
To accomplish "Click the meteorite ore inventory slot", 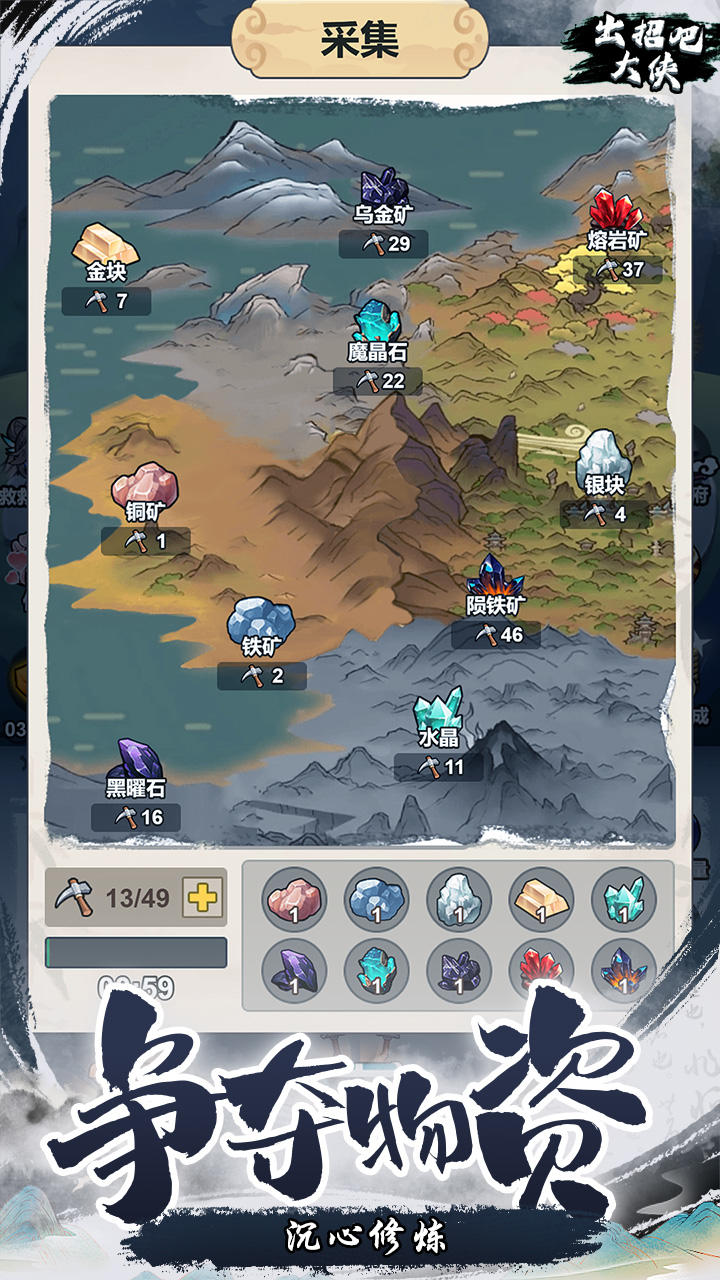I will 623,970.
